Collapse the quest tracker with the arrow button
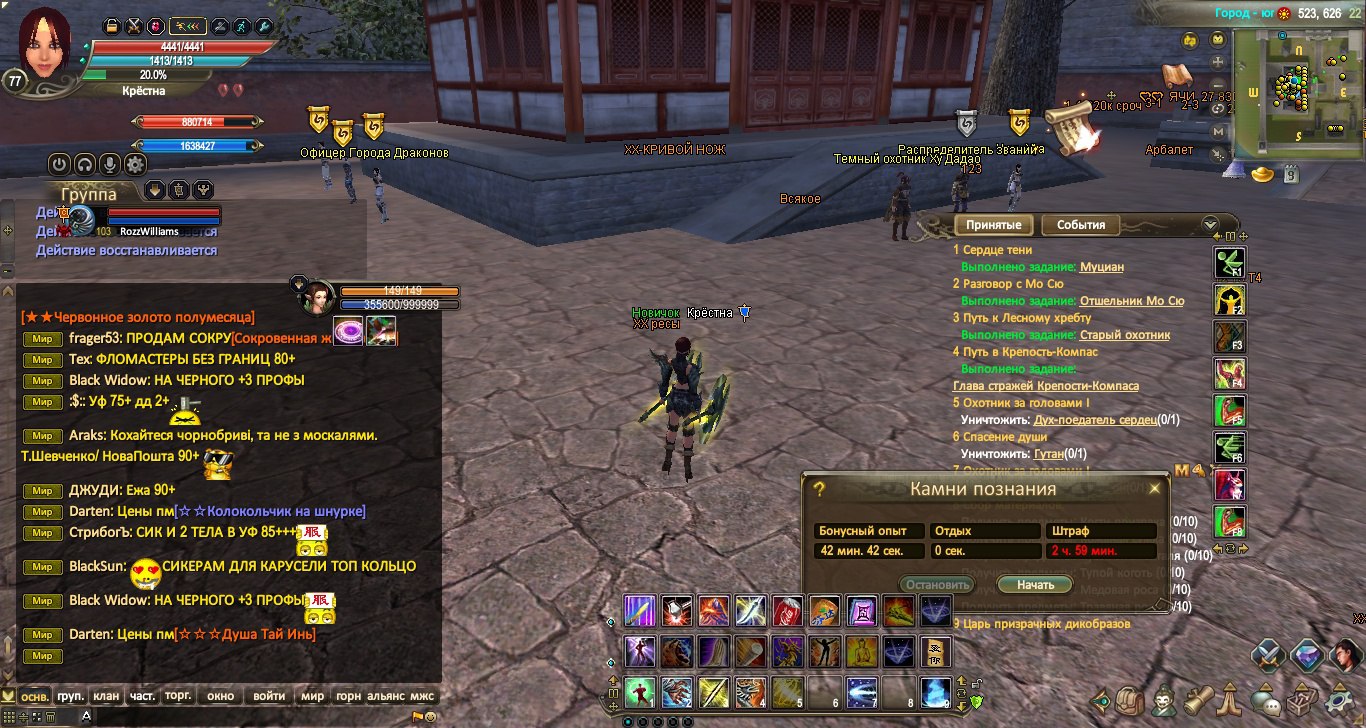This screenshot has height=728, width=1366. click(1210, 225)
